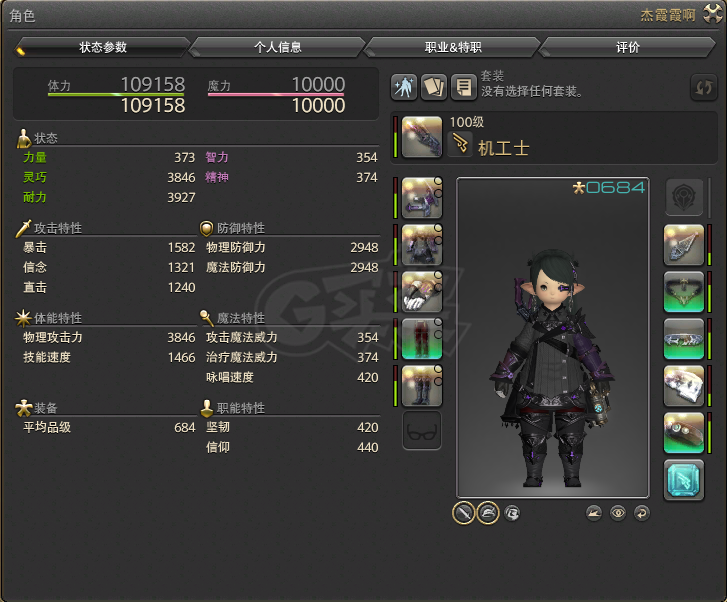
Task: Open the blue soul crystal slot
Action: 684,480
